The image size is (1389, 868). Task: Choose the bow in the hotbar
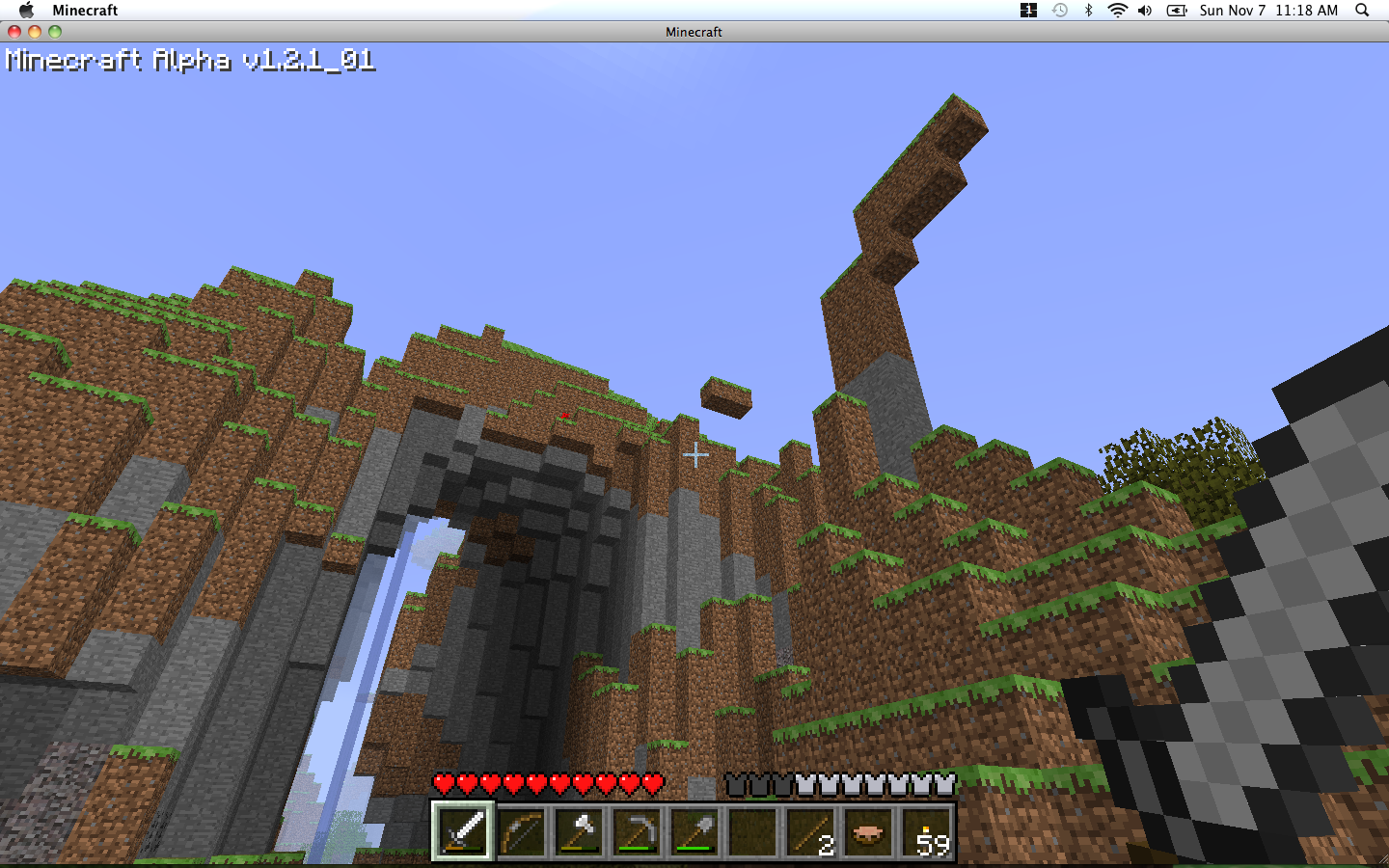[x=521, y=831]
